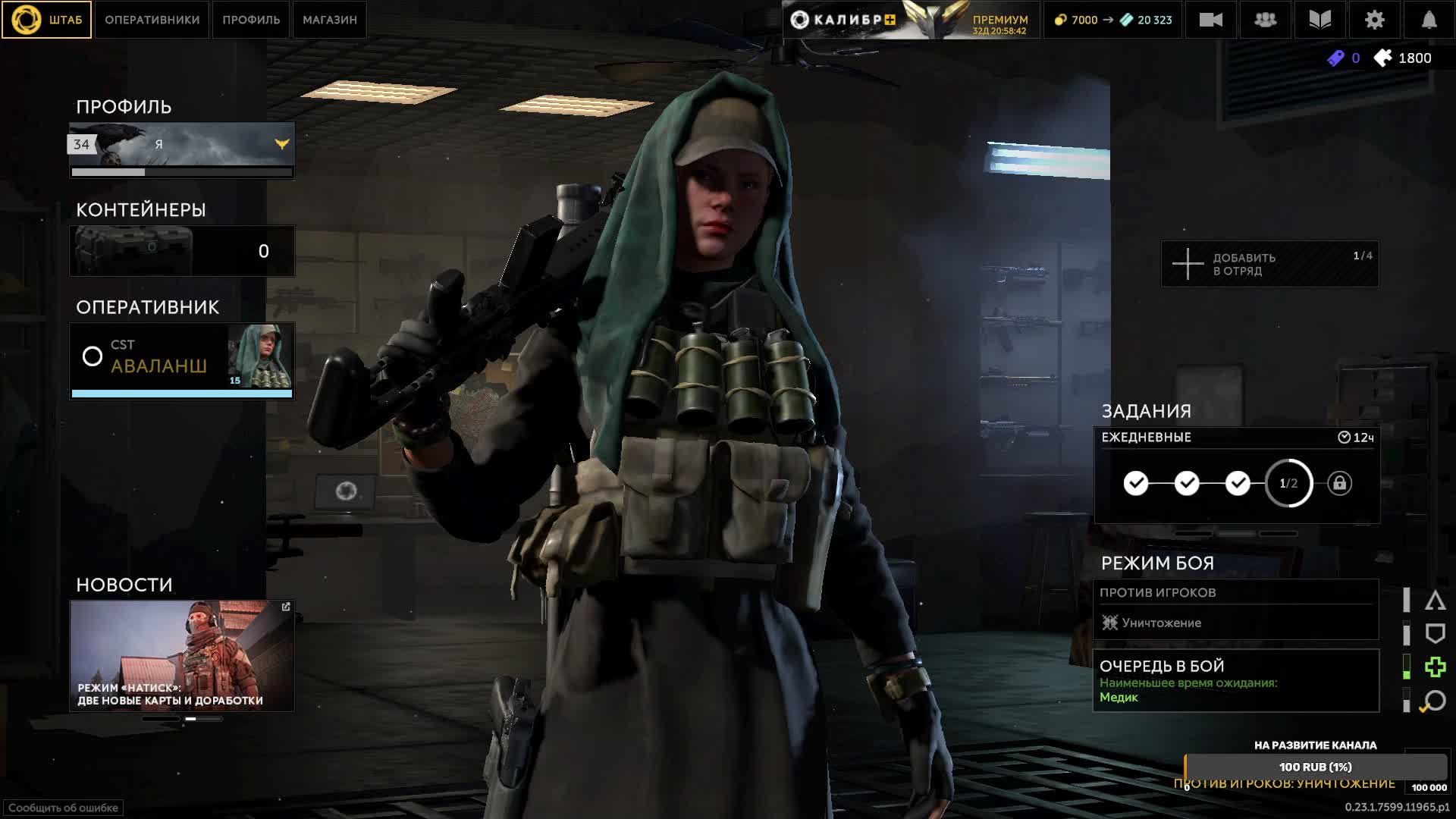The image size is (1456, 819).
Task: Open the Профиль tab in top menu
Action: tap(251, 20)
